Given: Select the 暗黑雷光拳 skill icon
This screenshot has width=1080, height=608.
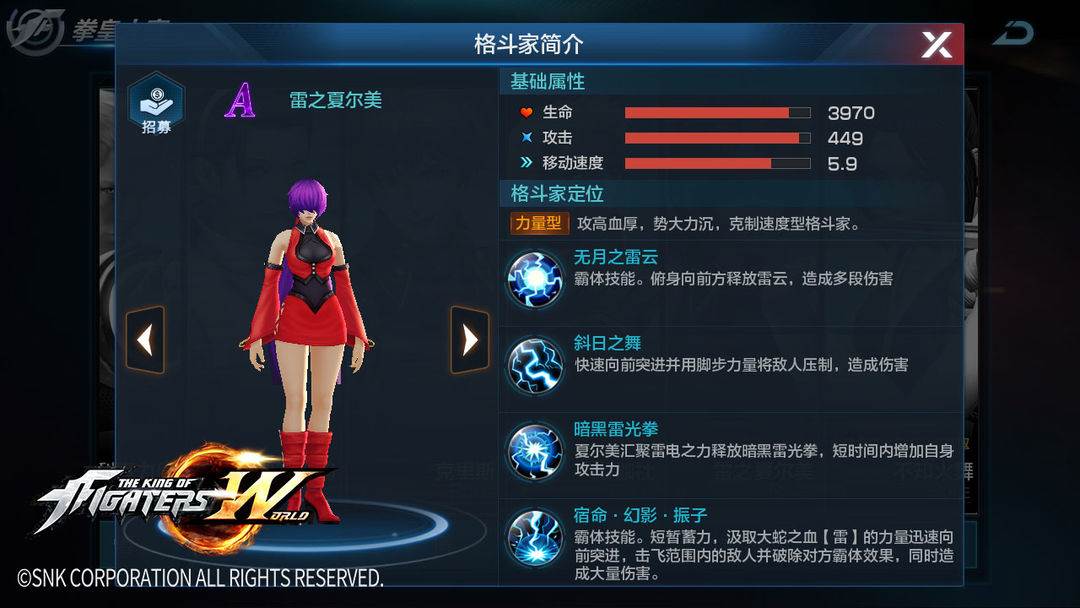Looking at the screenshot, I should tap(533, 450).
